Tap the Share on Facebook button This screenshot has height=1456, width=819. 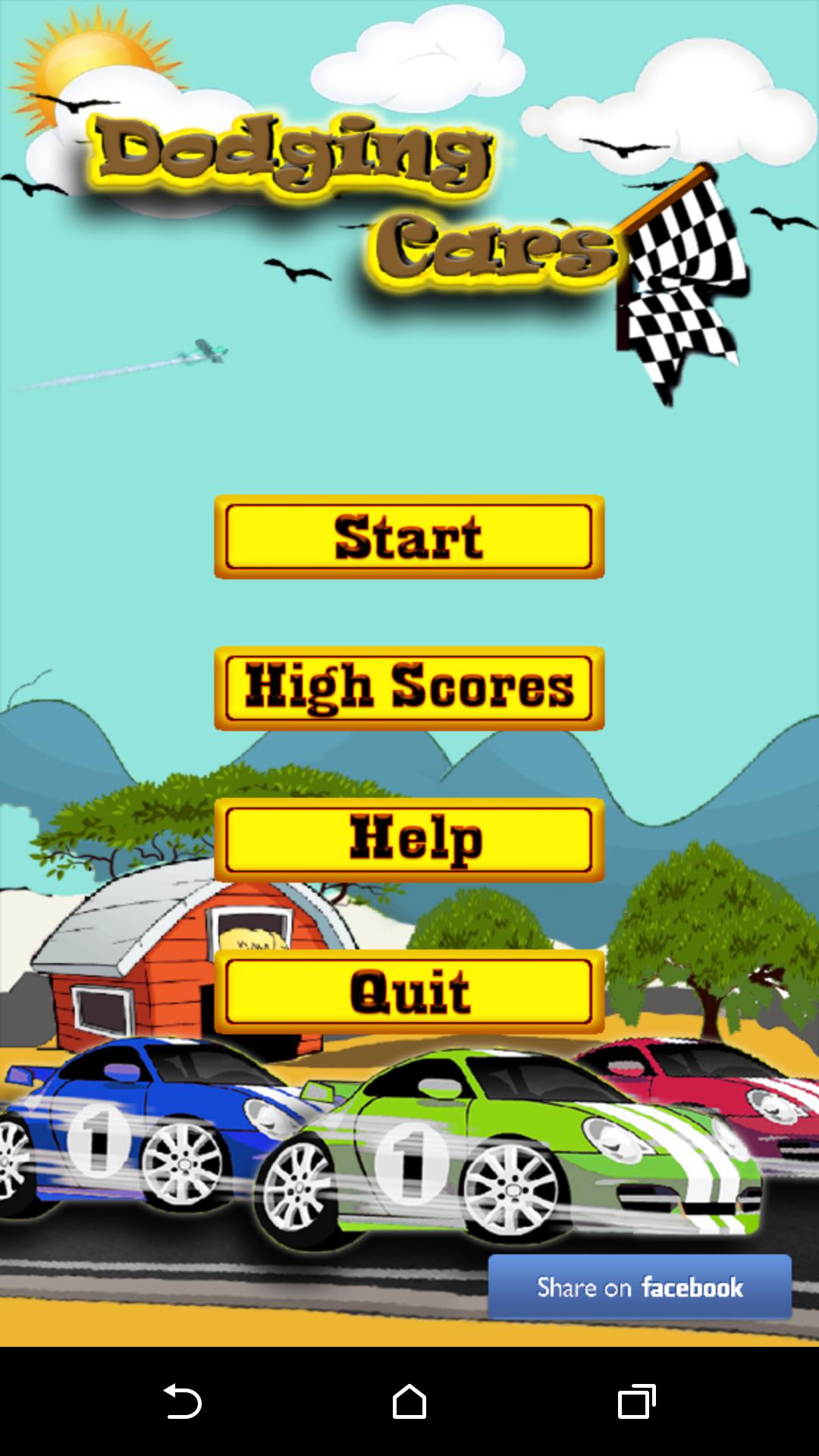click(639, 1287)
